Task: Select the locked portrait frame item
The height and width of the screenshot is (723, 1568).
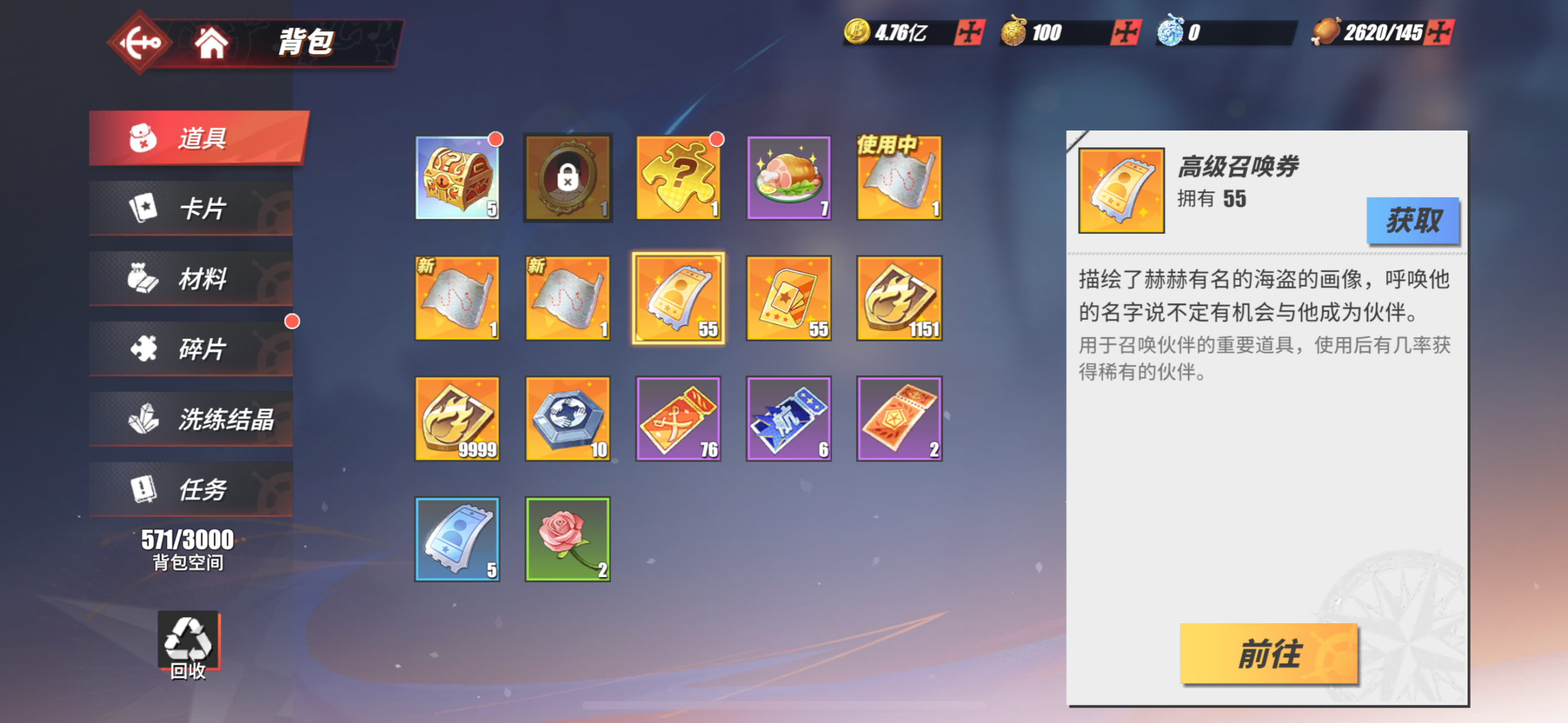Action: coord(568,178)
